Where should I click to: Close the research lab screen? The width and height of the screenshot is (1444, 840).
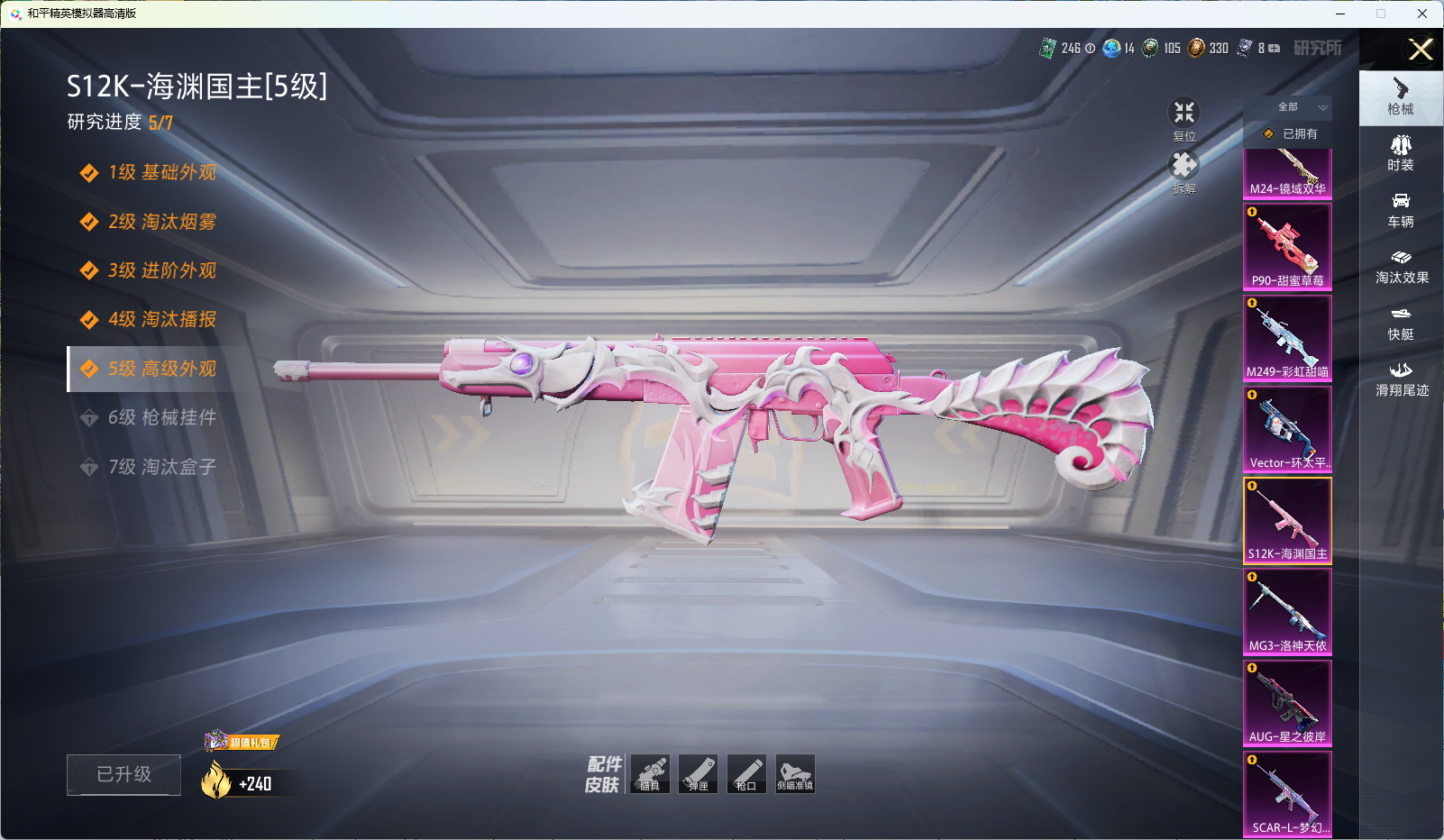coord(1421,50)
